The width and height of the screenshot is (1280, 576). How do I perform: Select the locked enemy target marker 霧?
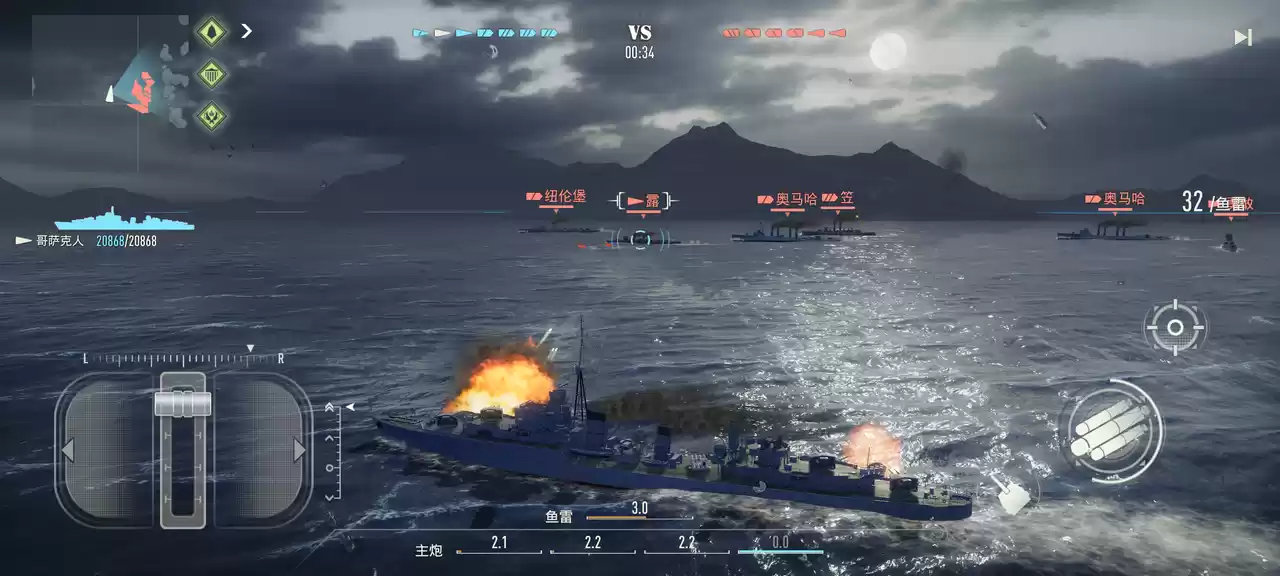(x=640, y=238)
